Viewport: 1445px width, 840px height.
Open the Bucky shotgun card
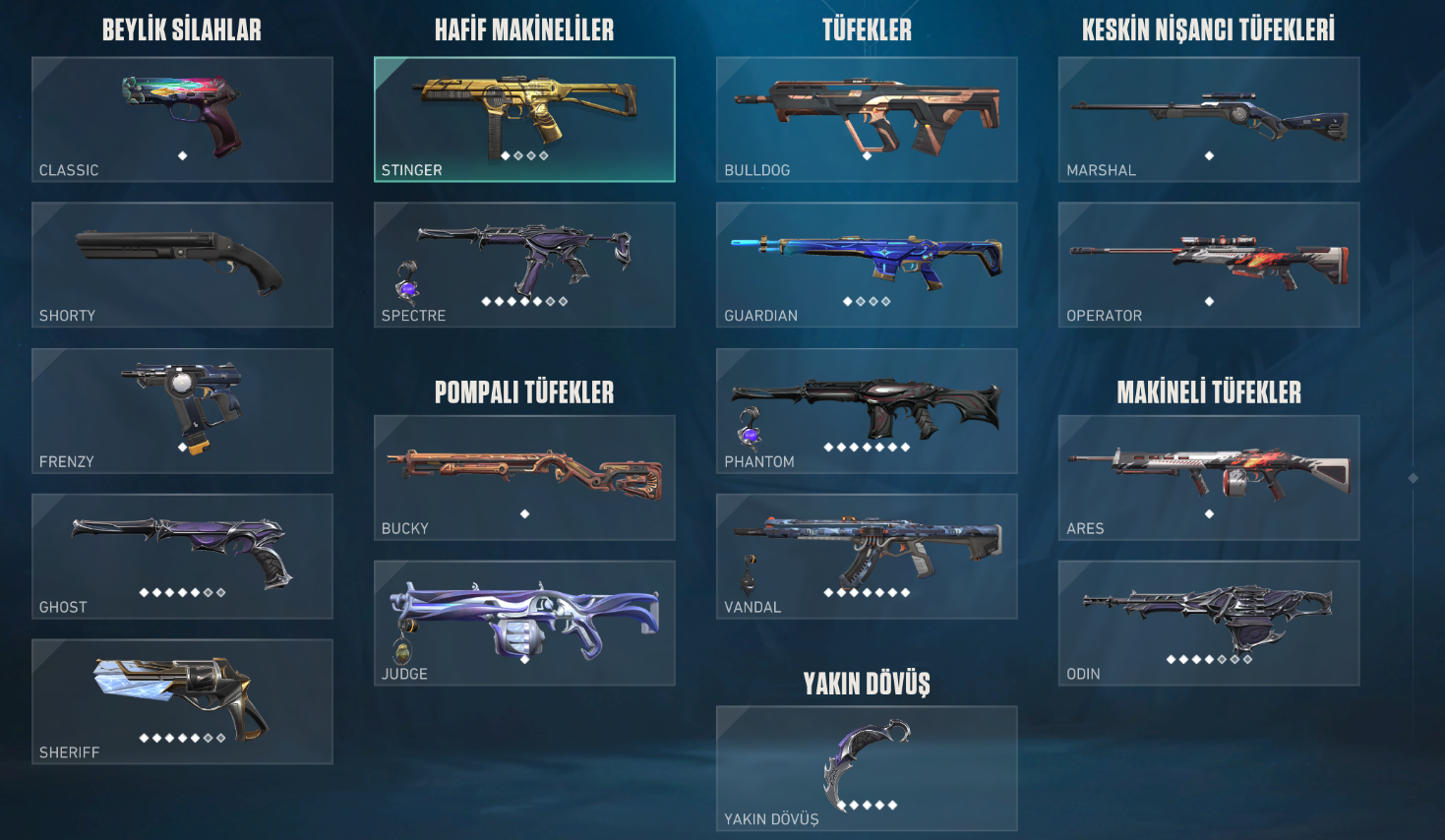523,479
